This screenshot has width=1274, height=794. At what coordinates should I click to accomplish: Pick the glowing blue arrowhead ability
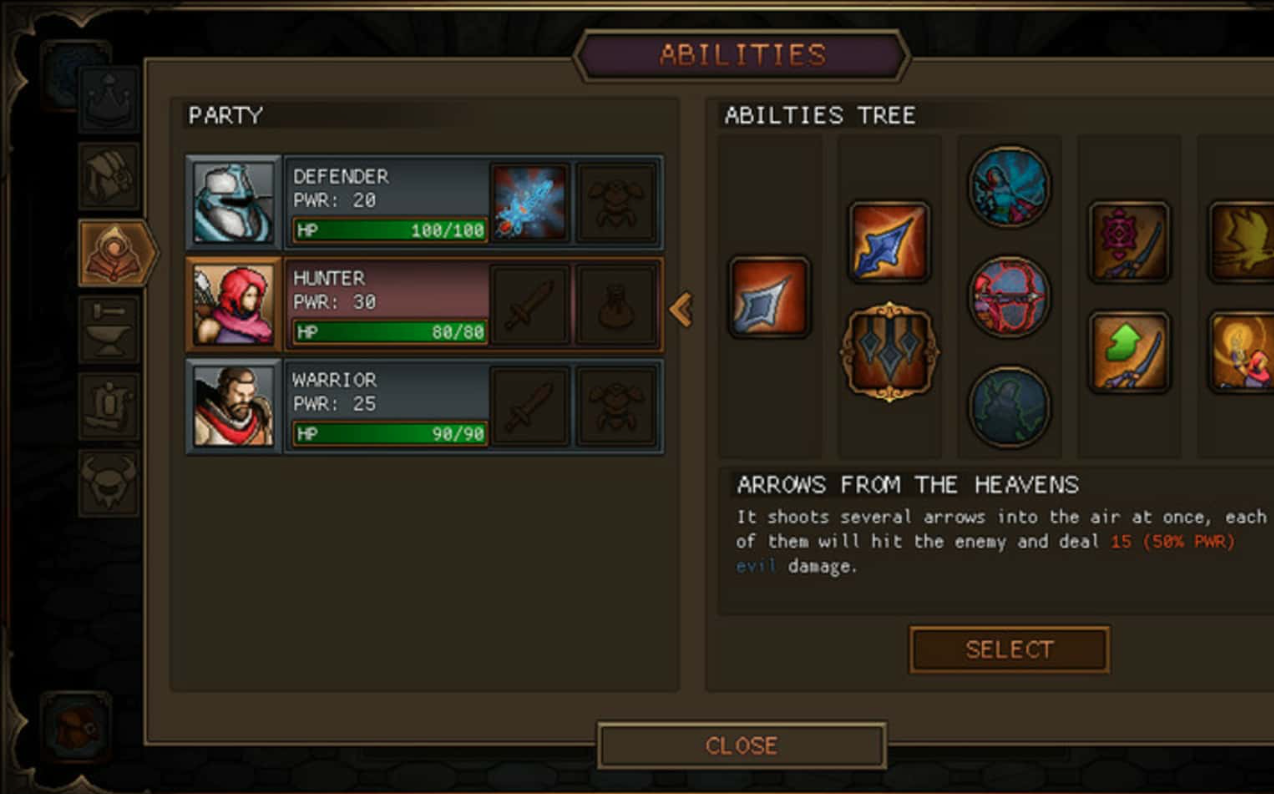pos(889,242)
